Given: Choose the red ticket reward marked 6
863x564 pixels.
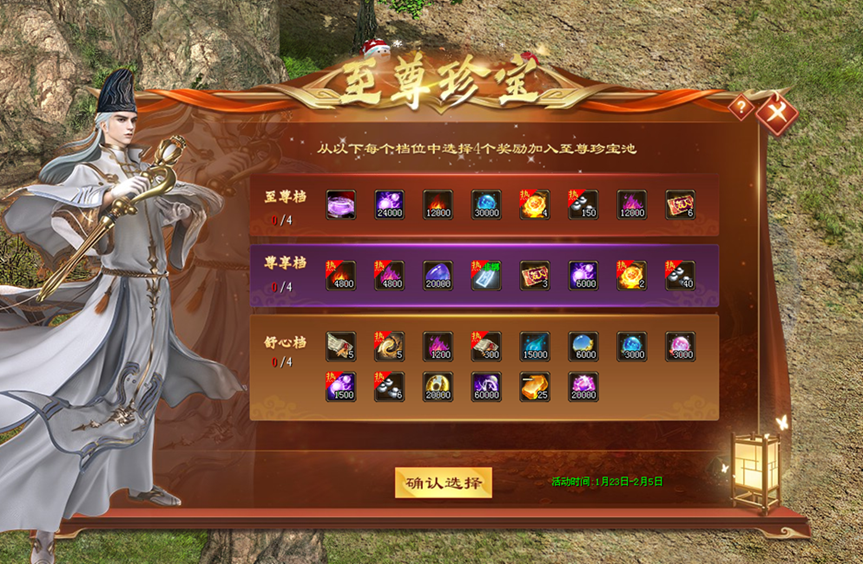Looking at the screenshot, I should [680, 205].
